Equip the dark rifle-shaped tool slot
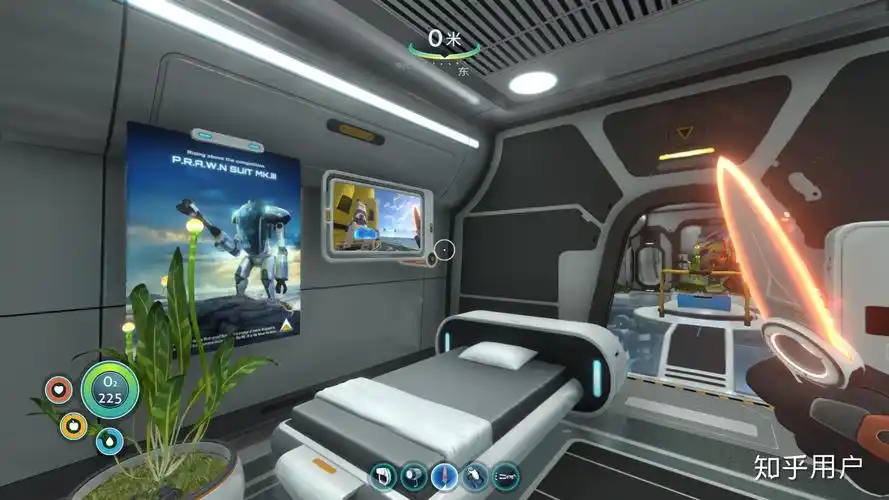 point(506,476)
